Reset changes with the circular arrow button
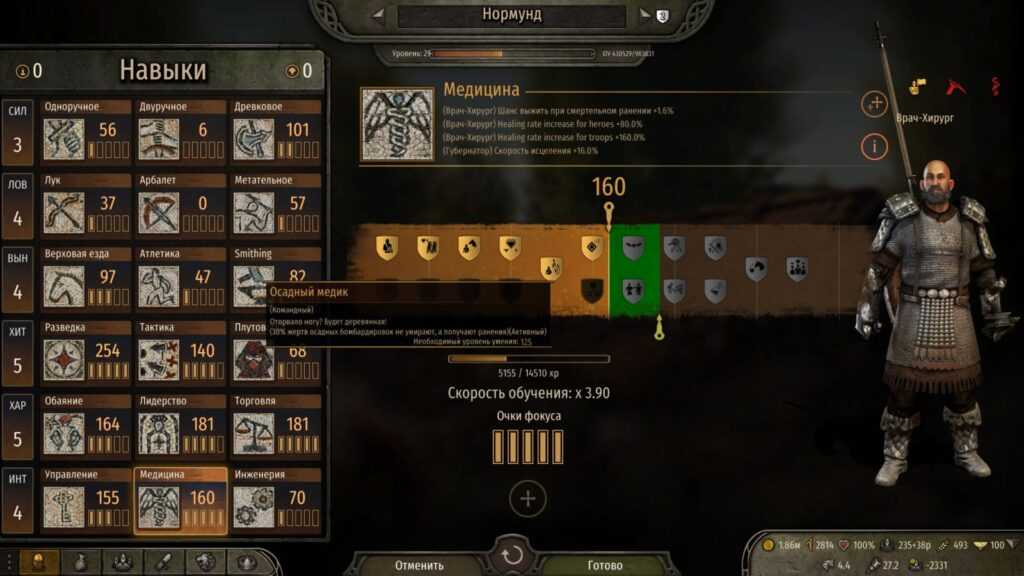Viewport: 1024px width, 576px height. 512,556
